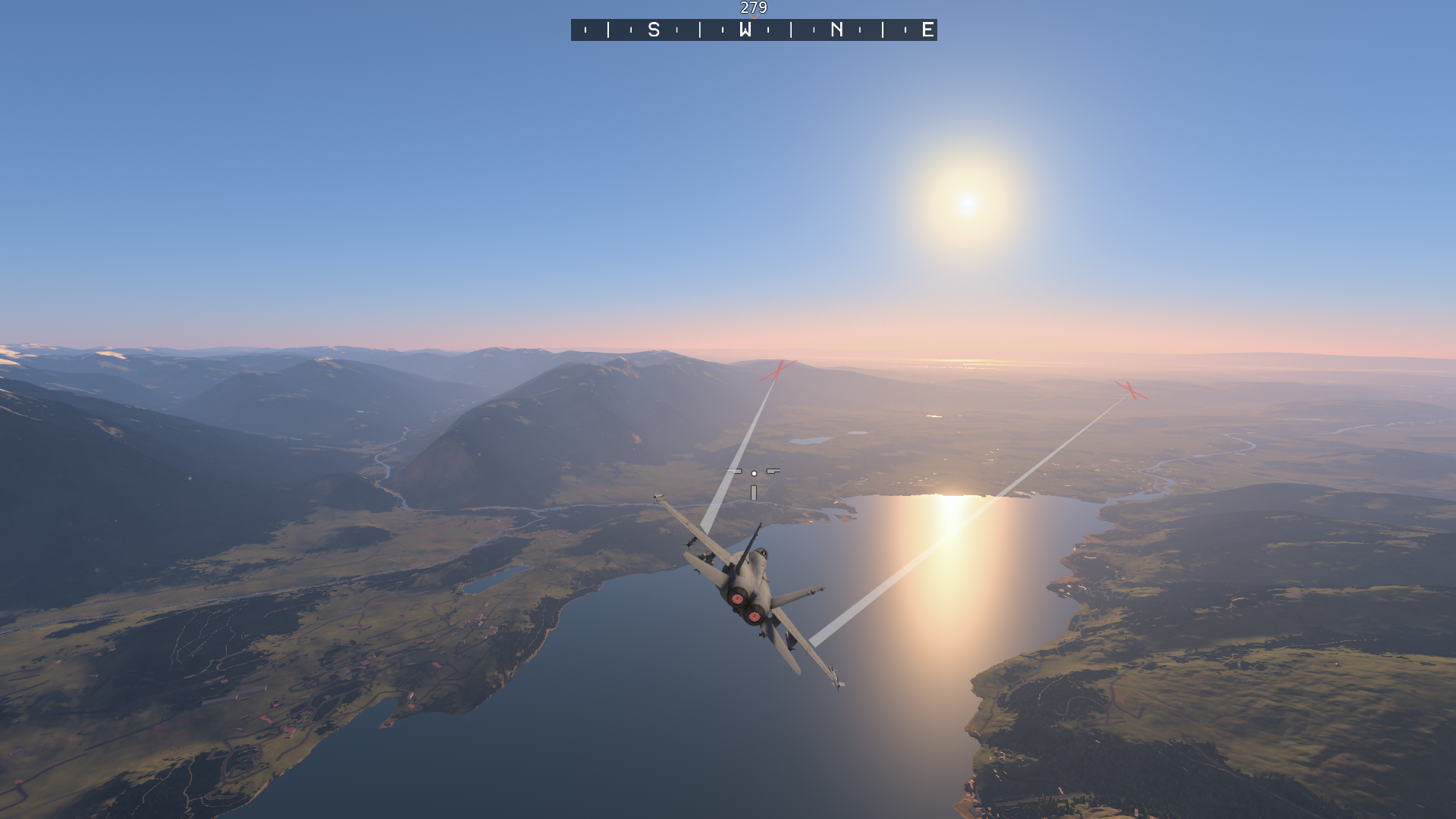Click the orange heading caret under 279
Viewport: 1456px width, 819px height.
[x=754, y=17]
